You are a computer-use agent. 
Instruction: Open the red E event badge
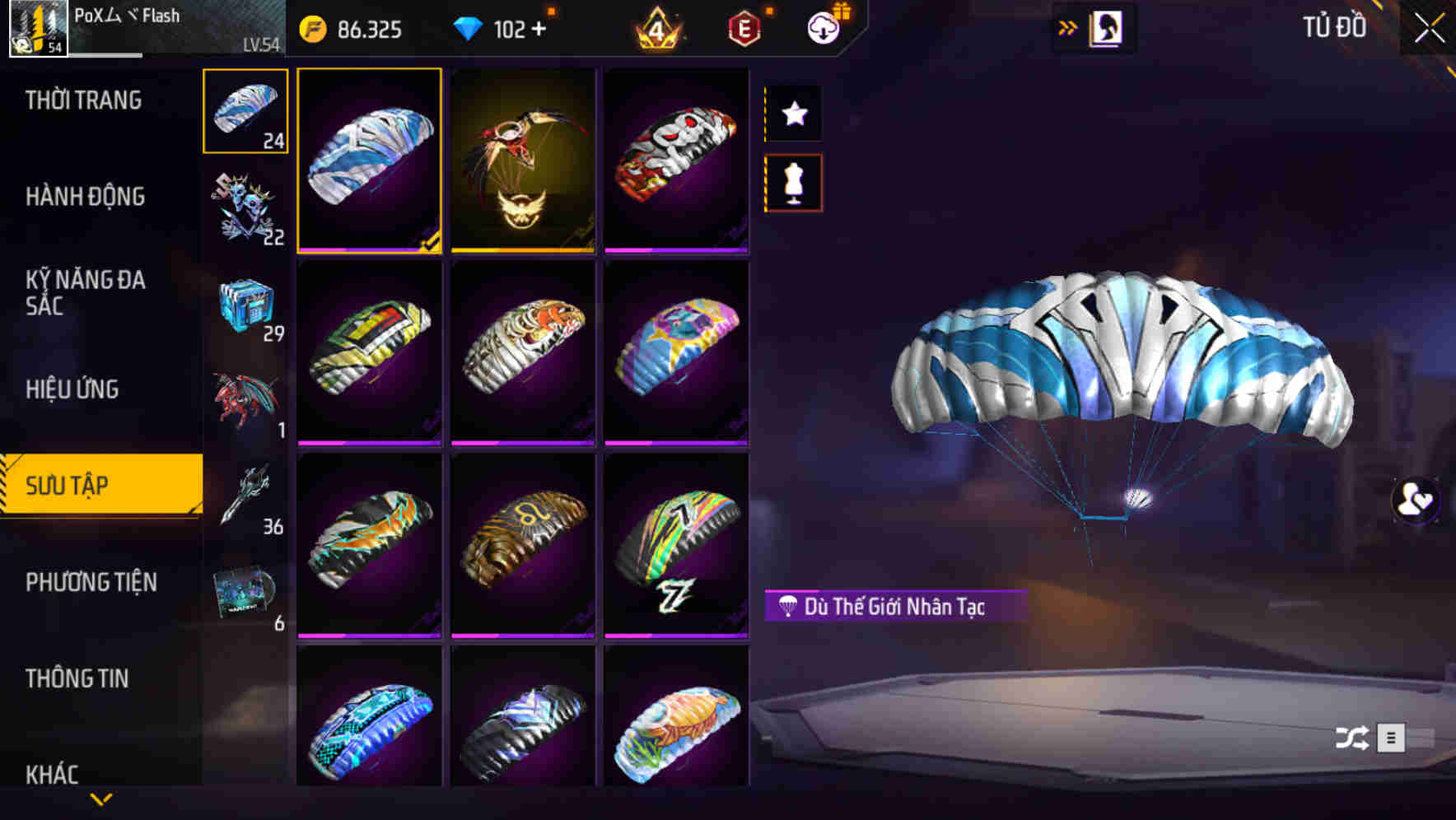pyautogui.click(x=740, y=27)
